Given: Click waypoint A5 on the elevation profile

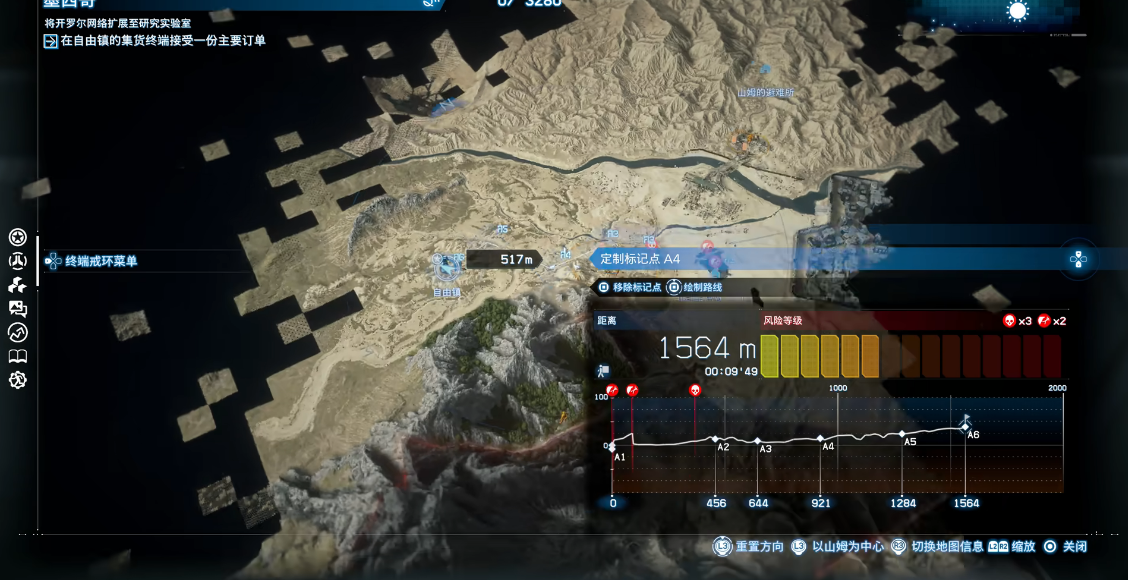Looking at the screenshot, I should (x=900, y=435).
